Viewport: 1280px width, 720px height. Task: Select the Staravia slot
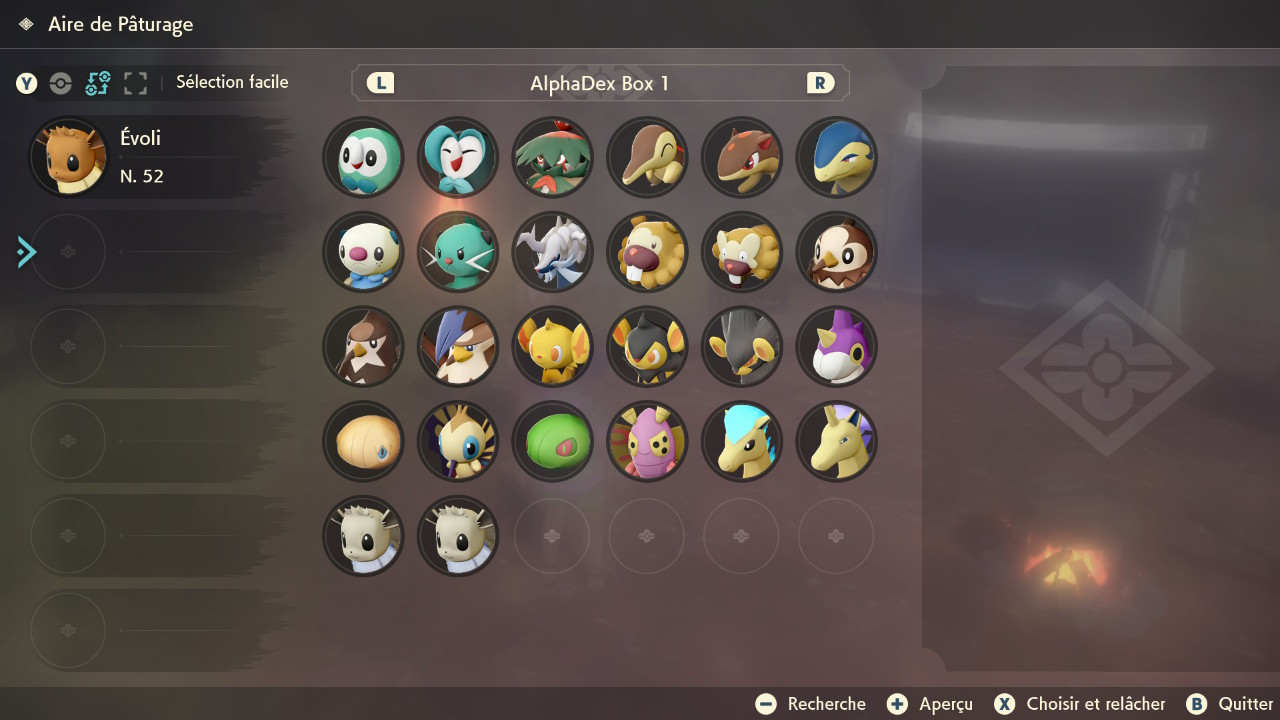(x=363, y=346)
